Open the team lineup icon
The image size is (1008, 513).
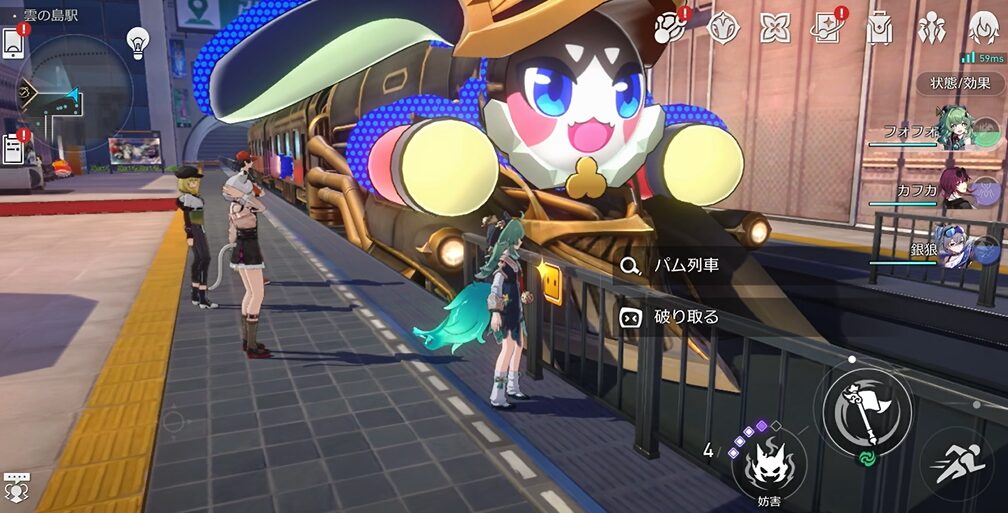coord(931,27)
